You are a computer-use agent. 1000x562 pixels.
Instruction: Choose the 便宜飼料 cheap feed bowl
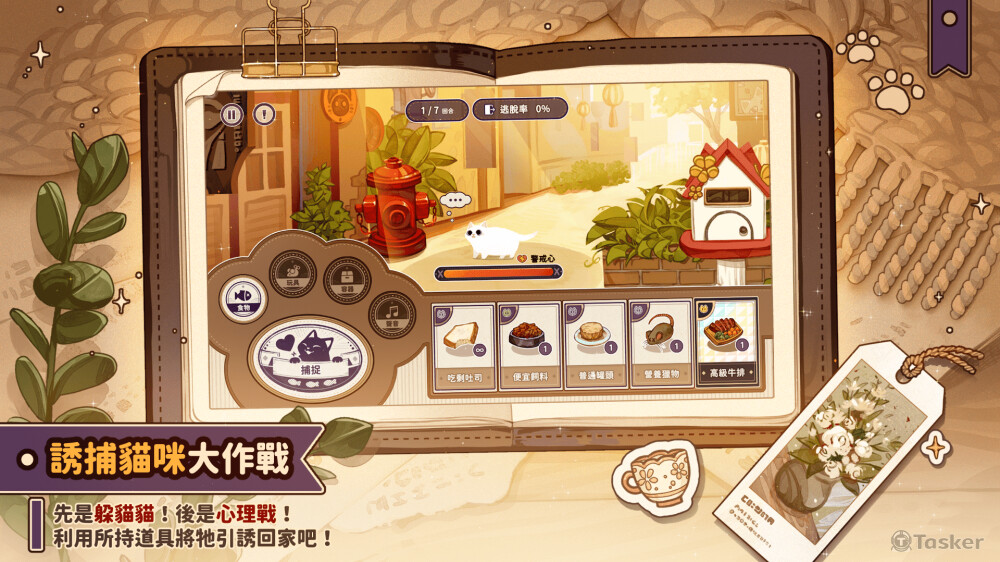click(529, 345)
